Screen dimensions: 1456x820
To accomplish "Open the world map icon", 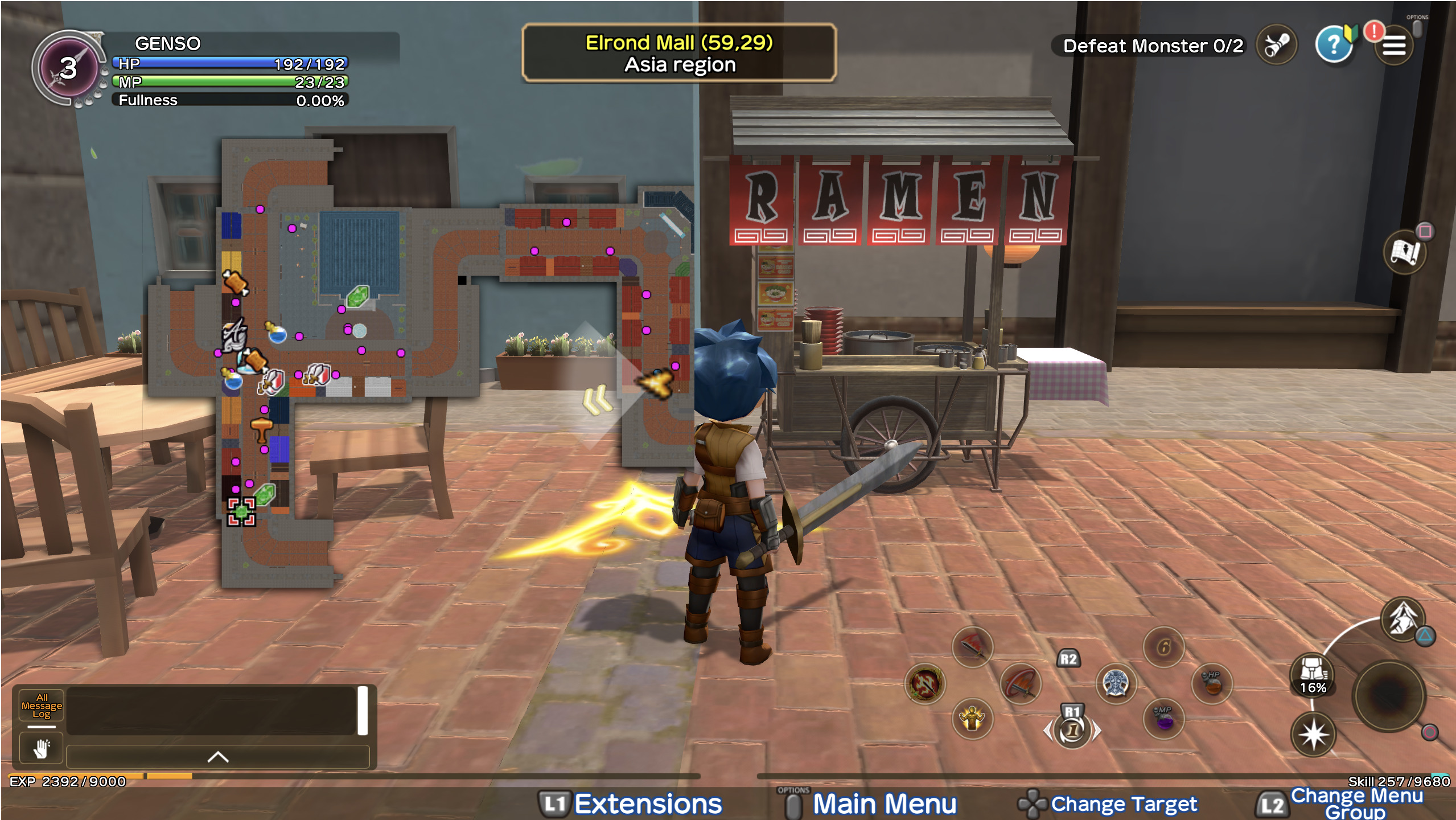I will 1405,252.
